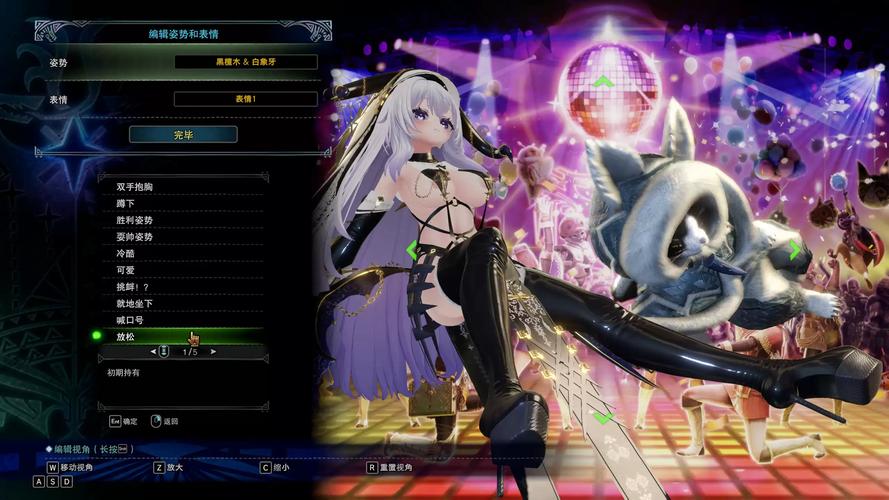Click the green right arrow beside the Palico

coord(795,250)
